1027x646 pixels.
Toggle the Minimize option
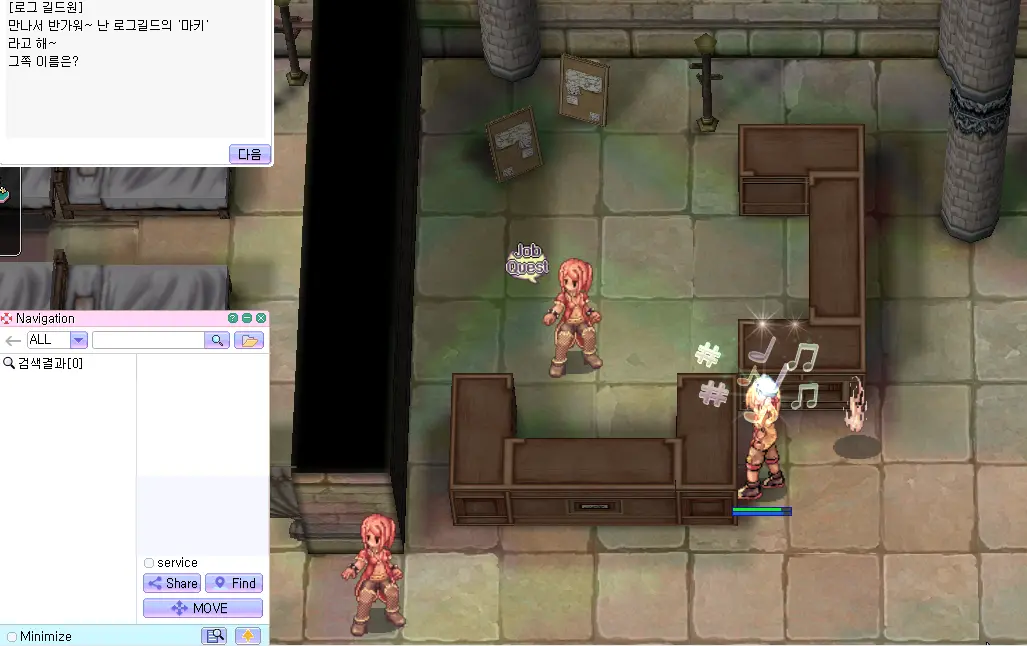pyautogui.click(x=12, y=636)
